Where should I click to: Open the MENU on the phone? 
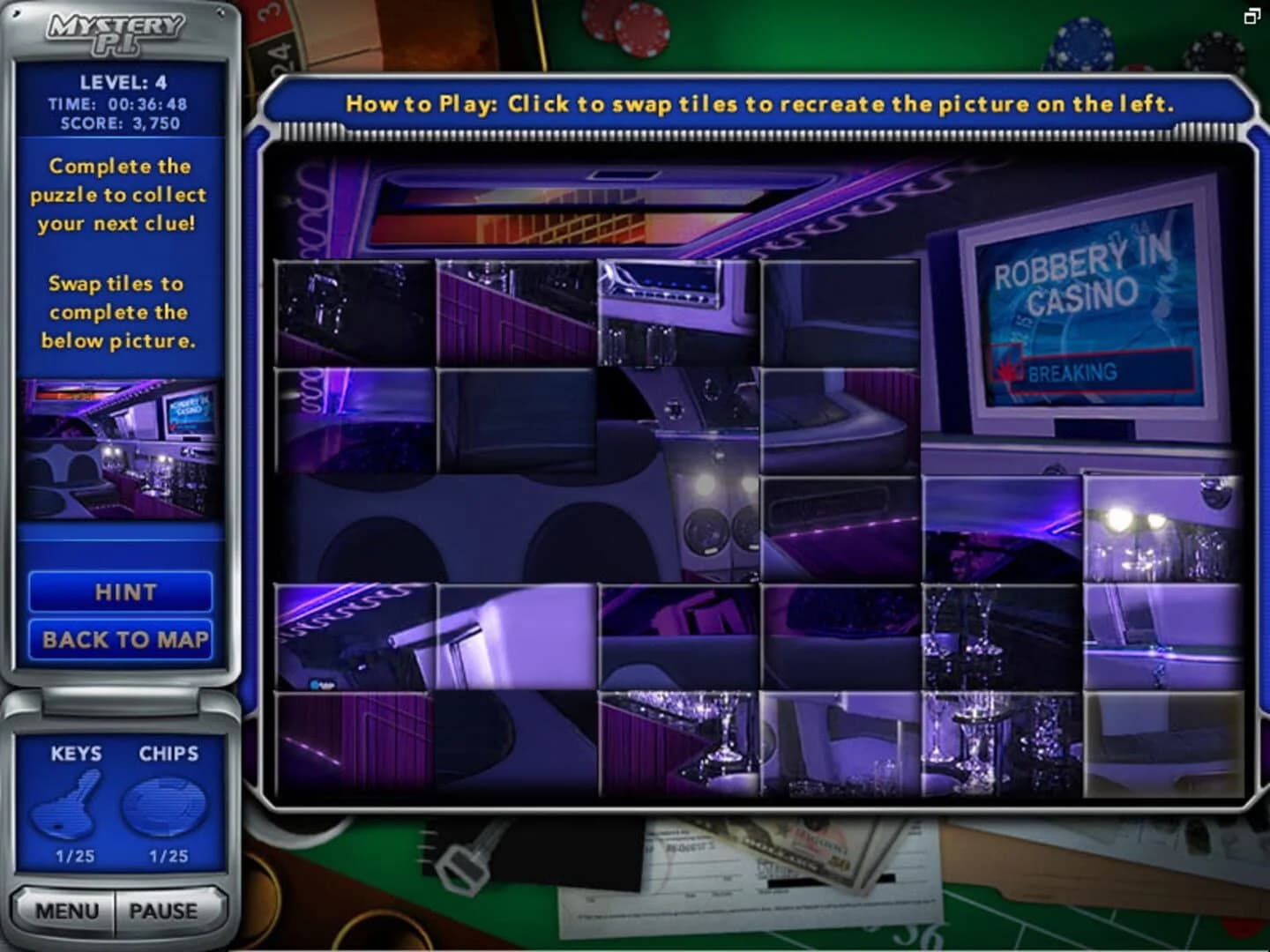click(x=66, y=911)
